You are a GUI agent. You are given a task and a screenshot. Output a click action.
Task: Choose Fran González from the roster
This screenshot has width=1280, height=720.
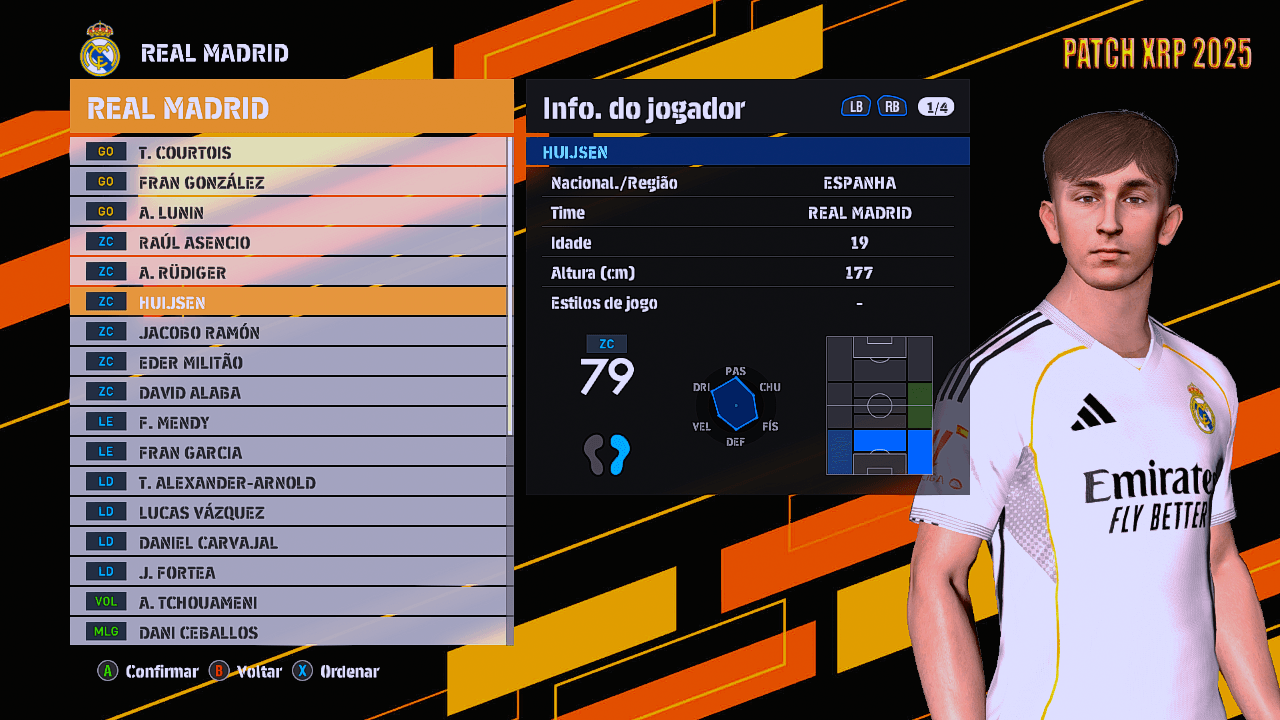[288, 182]
